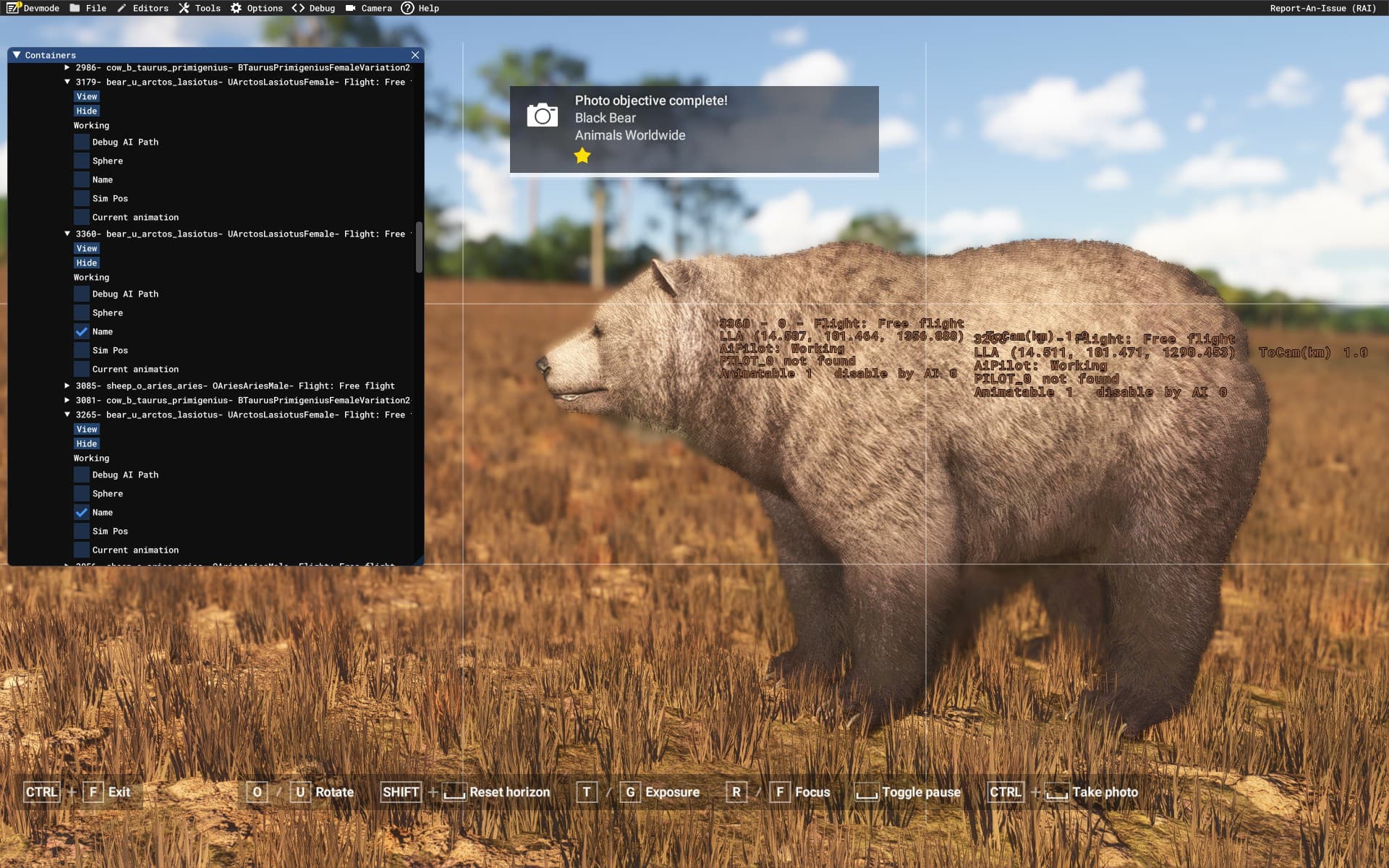Enable Debug AI Path for container 3179

pyautogui.click(x=82, y=142)
